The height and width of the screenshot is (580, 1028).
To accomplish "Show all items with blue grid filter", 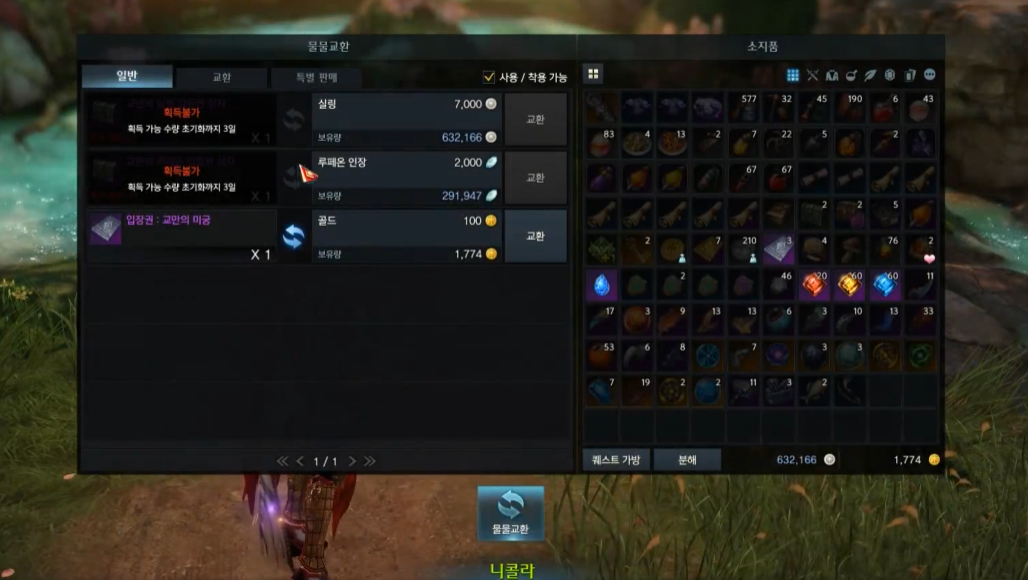I will pos(793,75).
